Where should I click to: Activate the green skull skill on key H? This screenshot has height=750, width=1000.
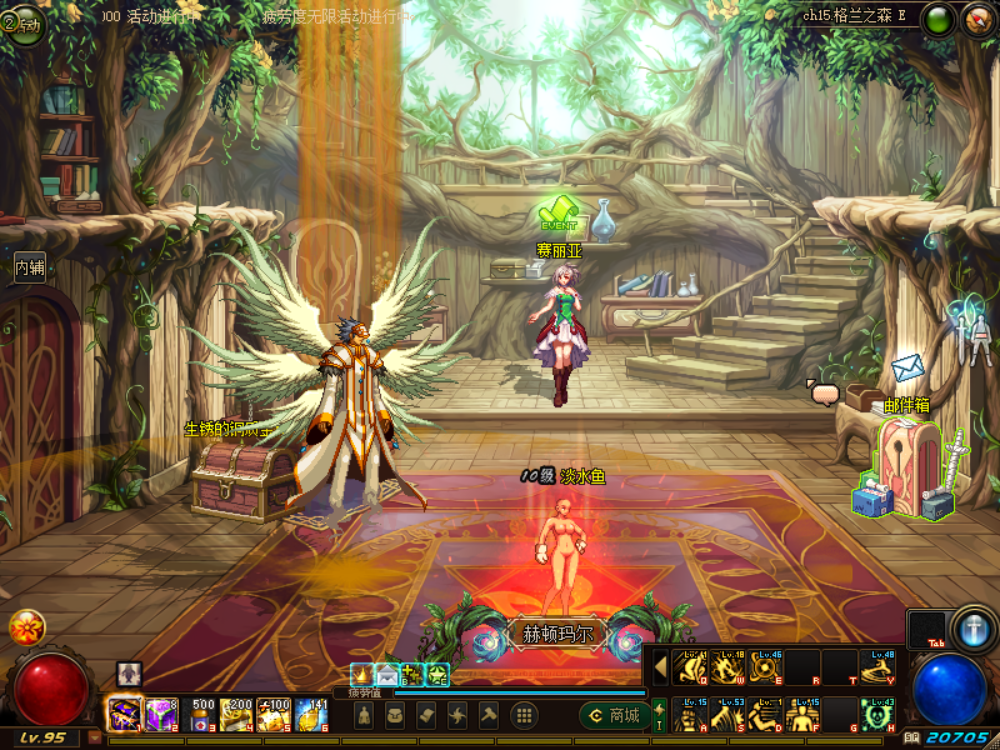click(877, 715)
